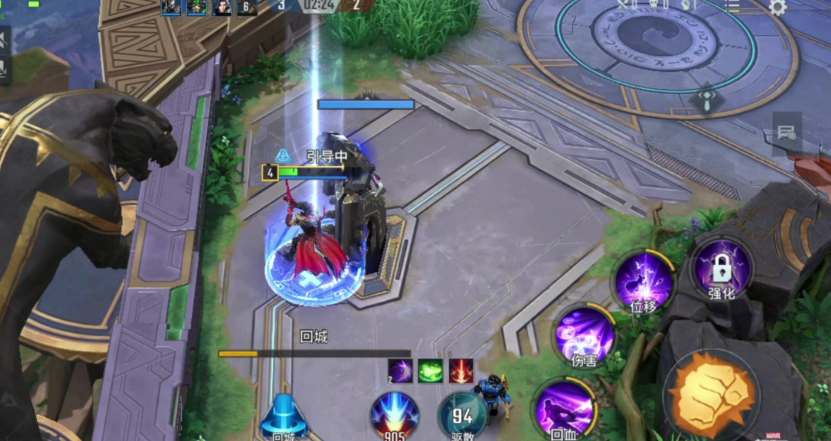Cast the 伤害 damage skill
The width and height of the screenshot is (831, 441).
[x=584, y=333]
